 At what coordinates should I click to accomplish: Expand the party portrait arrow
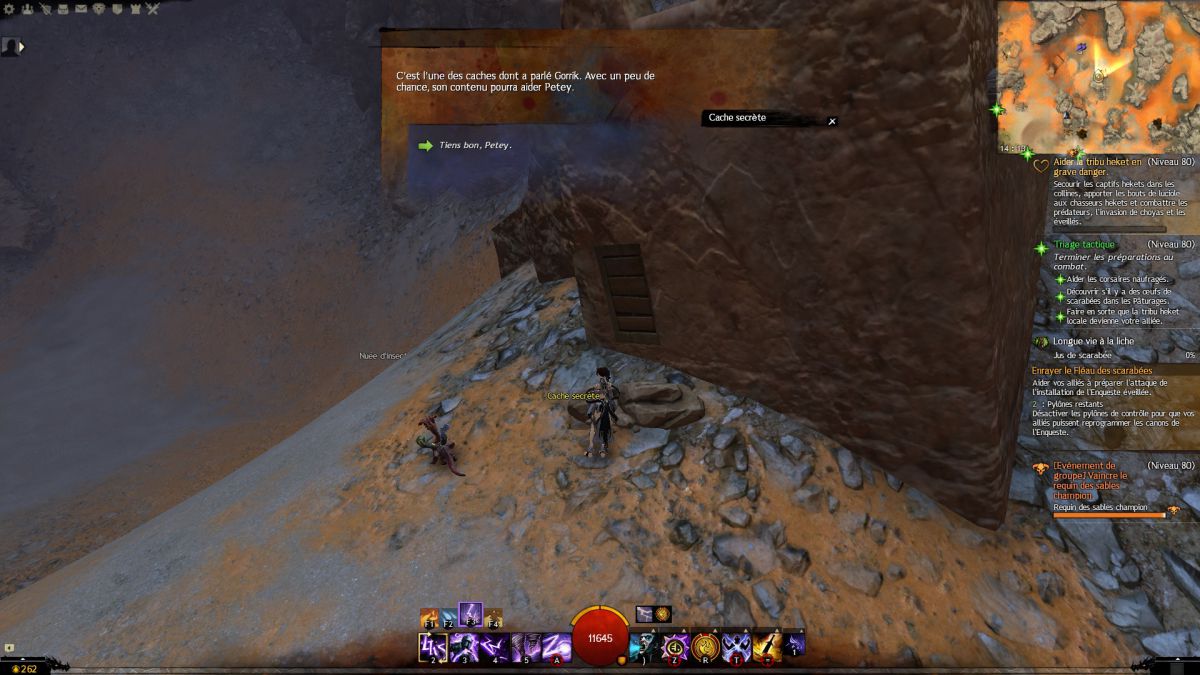tap(21, 46)
